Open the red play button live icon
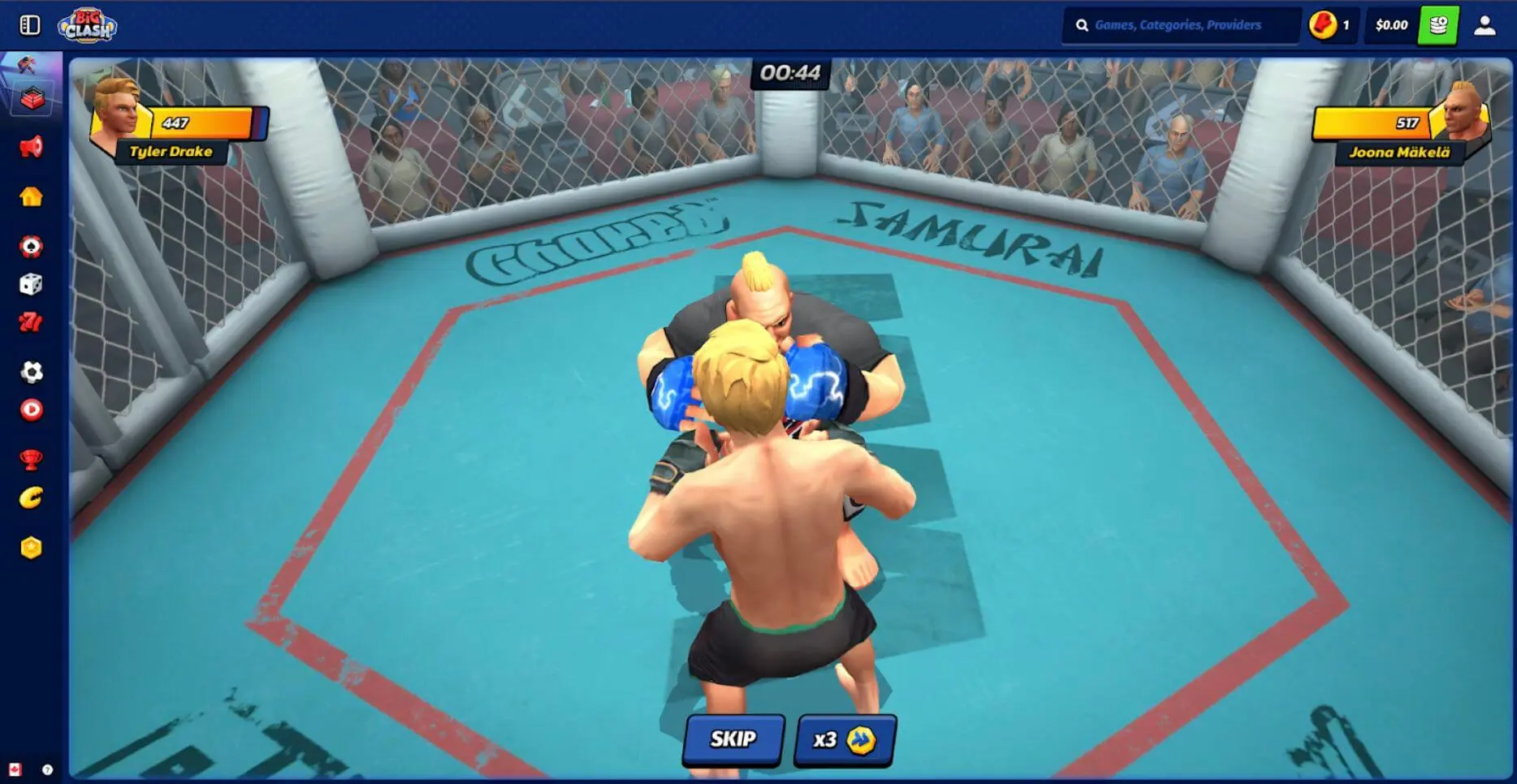 point(31,410)
